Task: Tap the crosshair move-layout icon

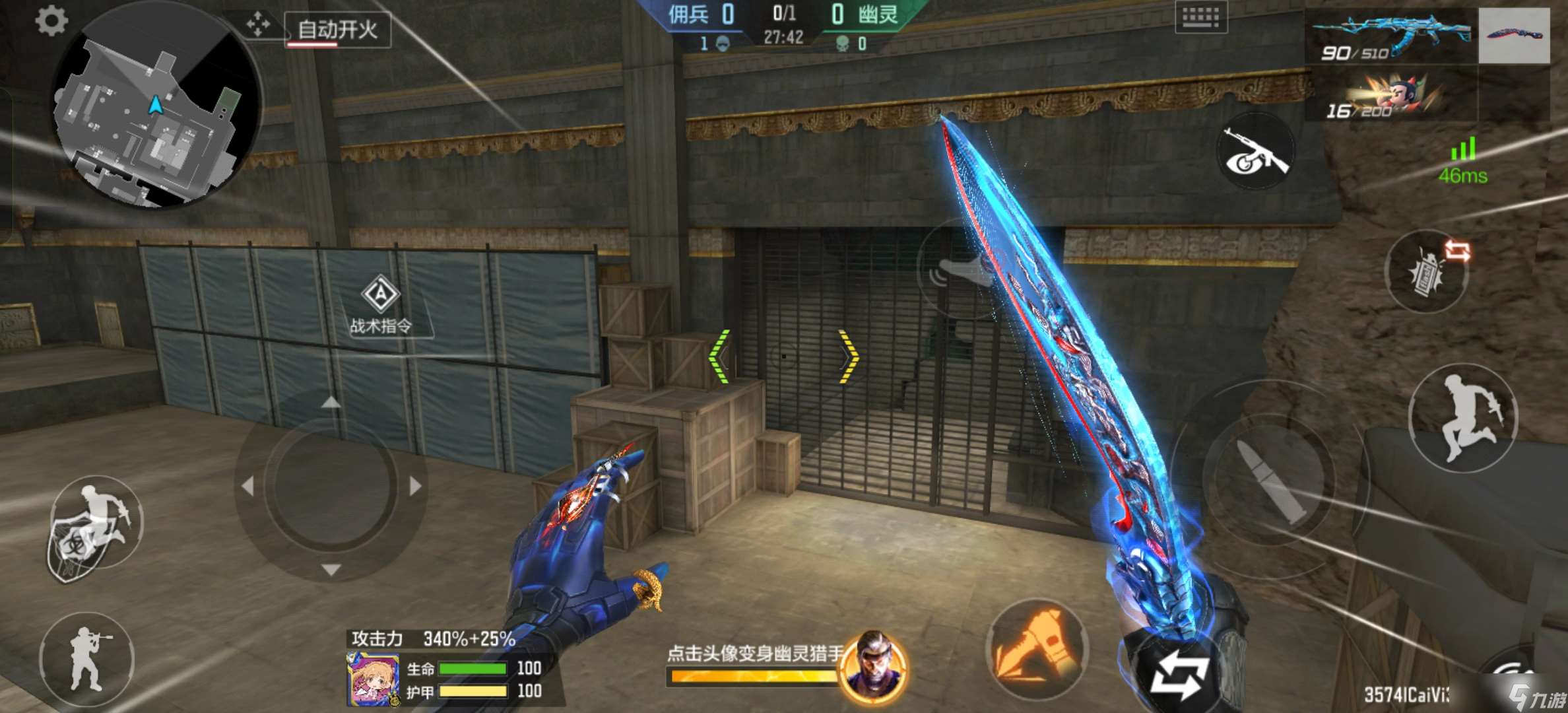Action: pyautogui.click(x=258, y=25)
